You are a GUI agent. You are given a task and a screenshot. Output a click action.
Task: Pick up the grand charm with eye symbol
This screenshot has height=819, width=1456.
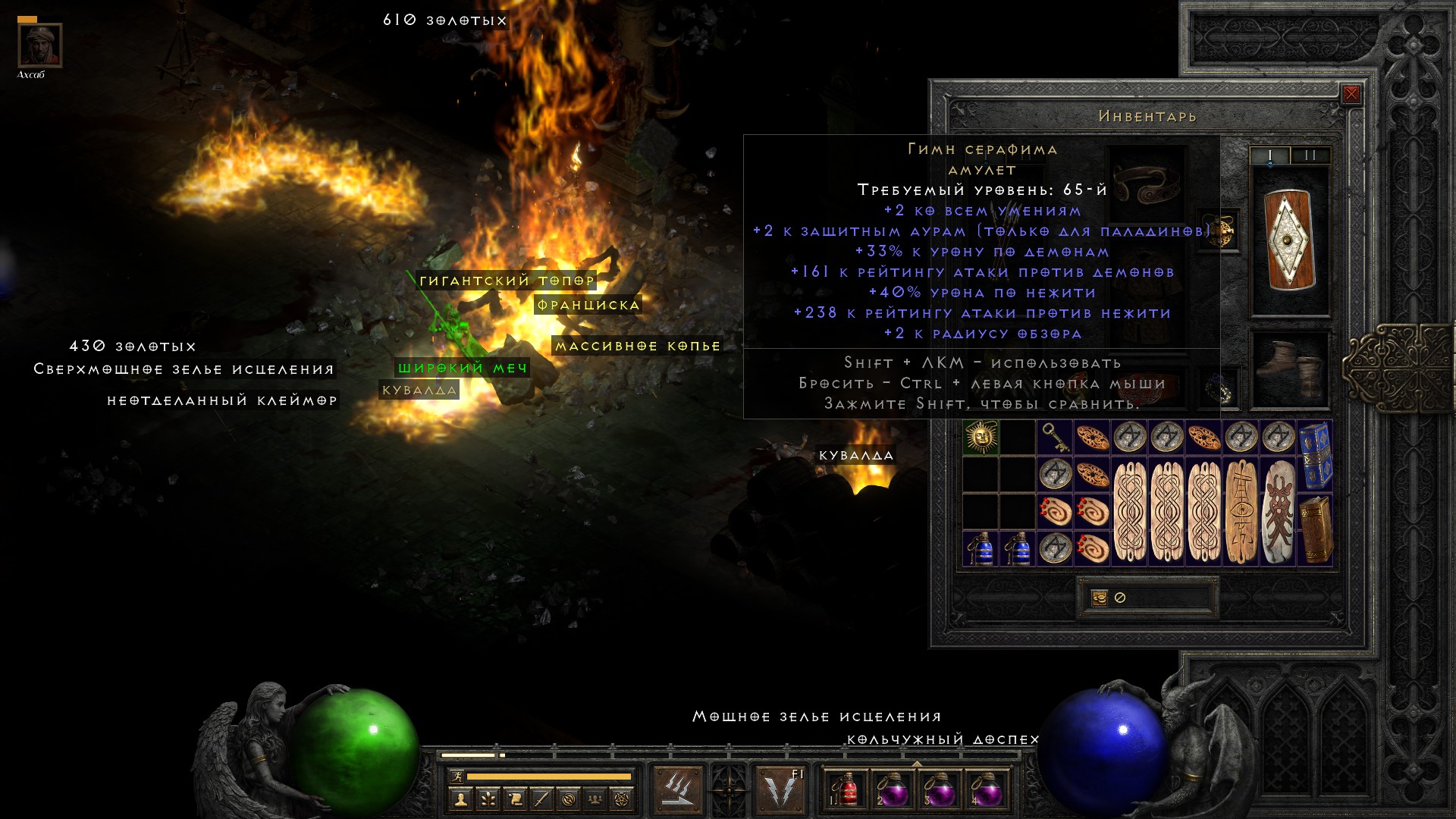pyautogui.click(x=1241, y=512)
